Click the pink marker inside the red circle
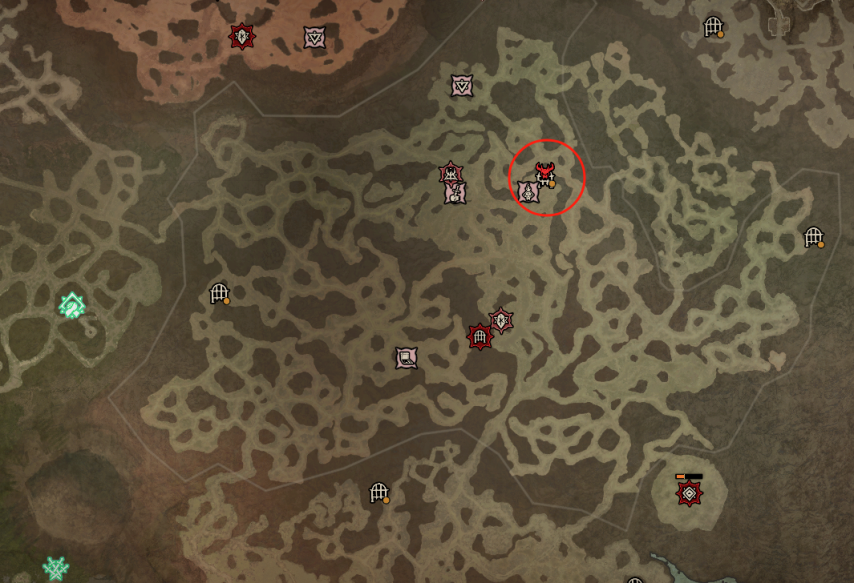854x583 pixels. click(x=528, y=192)
